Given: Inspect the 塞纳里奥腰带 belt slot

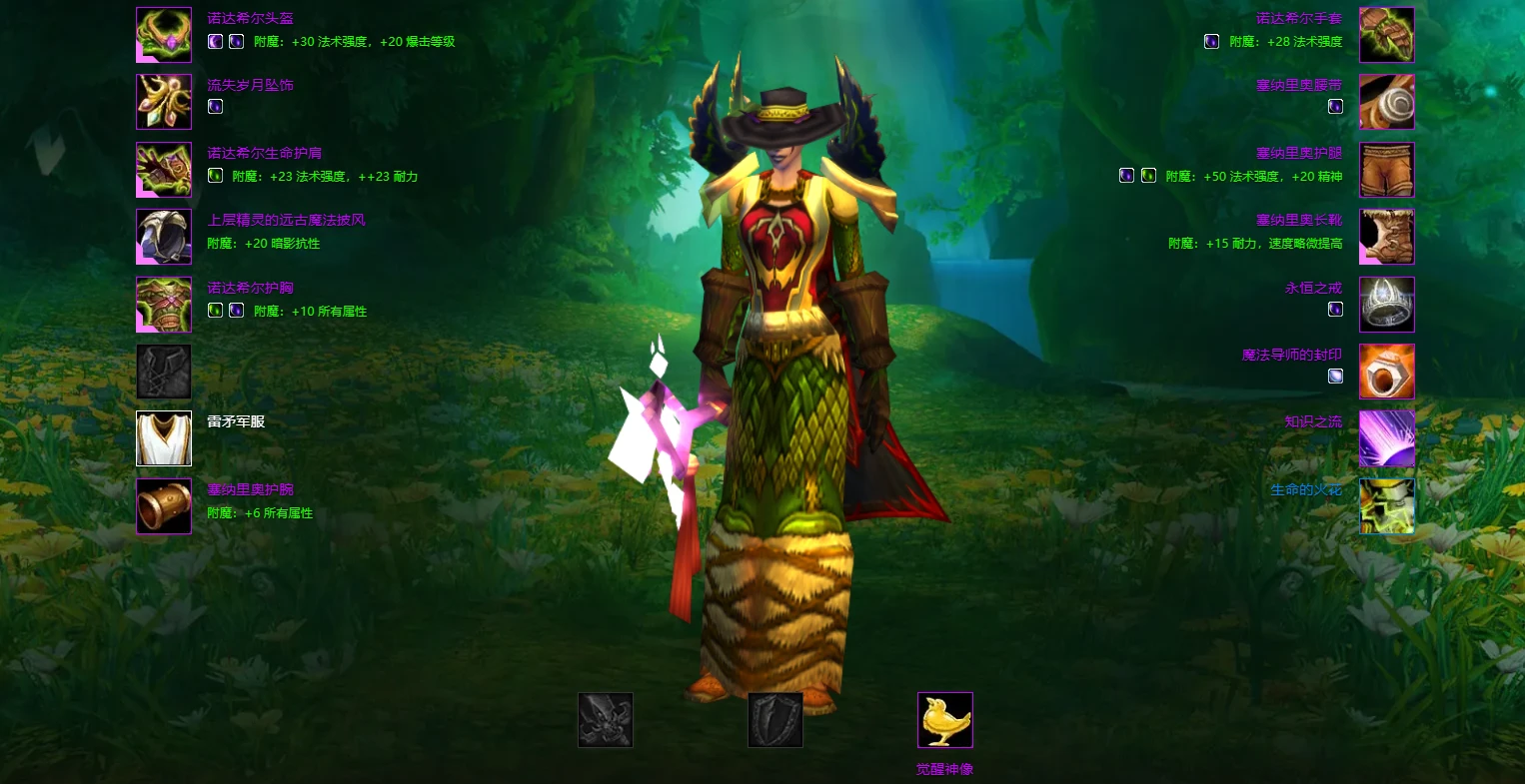Looking at the screenshot, I should pos(1386,102).
